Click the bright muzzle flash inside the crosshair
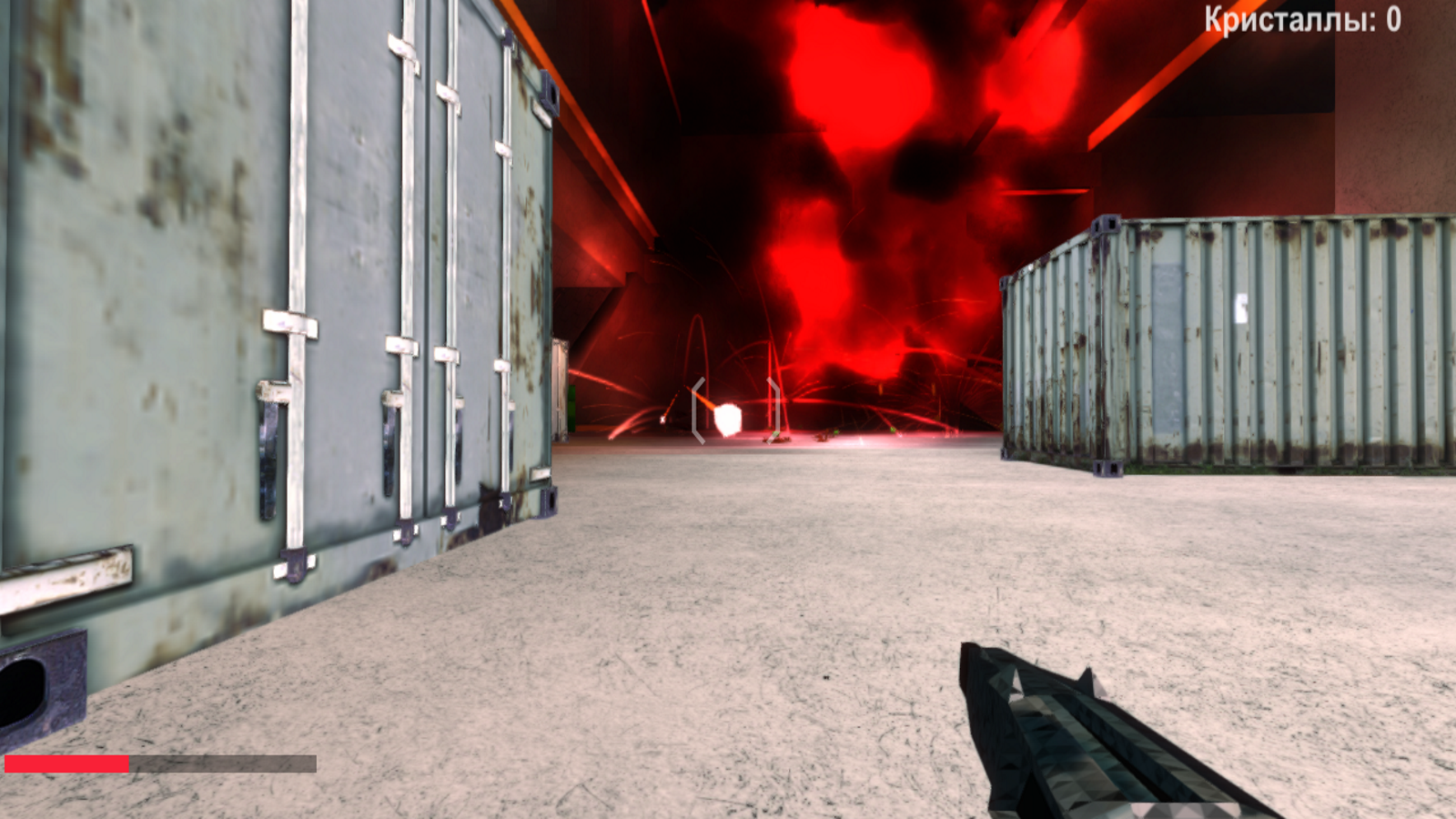This screenshot has width=1456, height=819. point(726,417)
